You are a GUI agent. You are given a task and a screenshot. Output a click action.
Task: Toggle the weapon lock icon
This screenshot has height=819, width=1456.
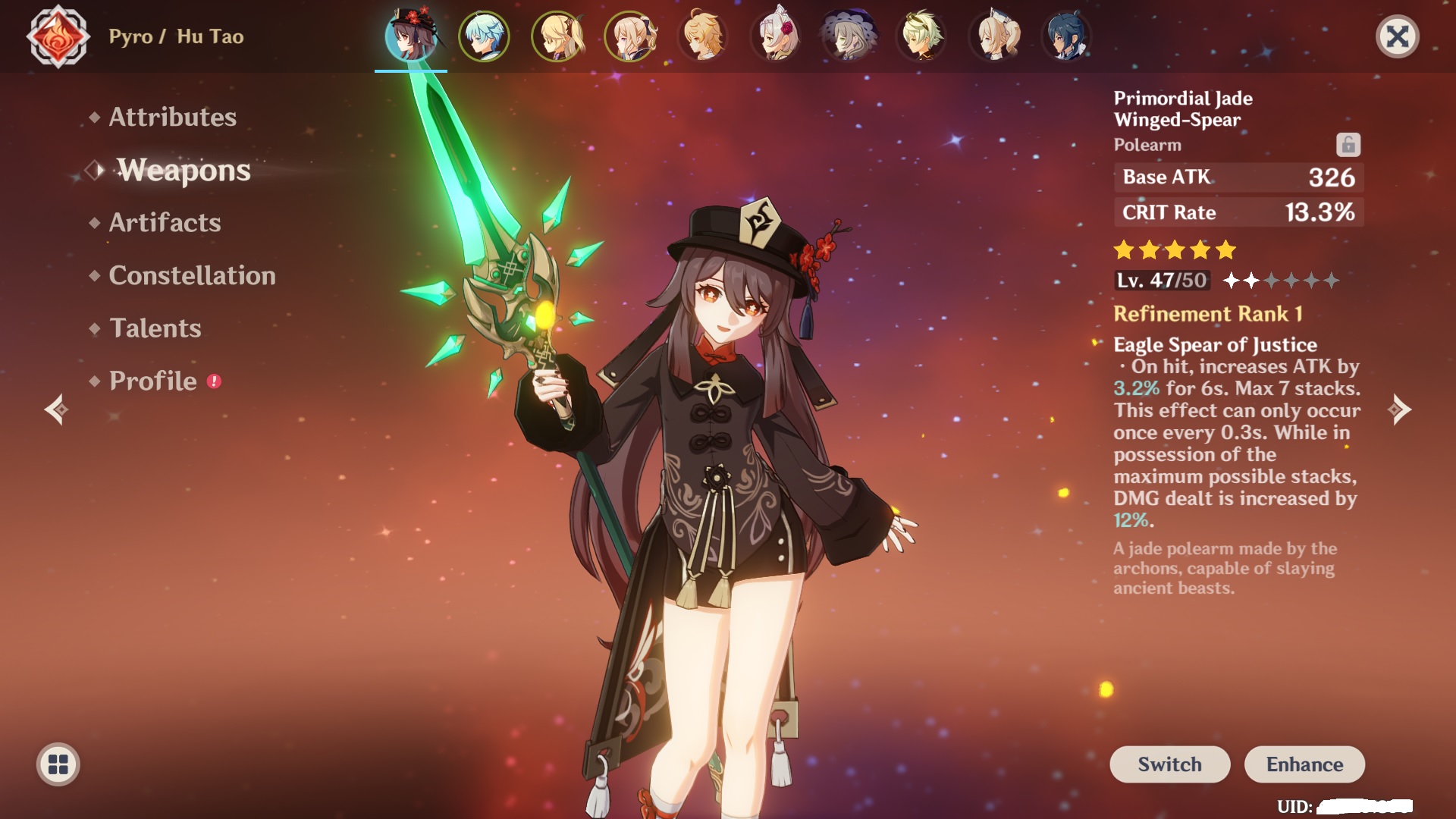click(1348, 144)
